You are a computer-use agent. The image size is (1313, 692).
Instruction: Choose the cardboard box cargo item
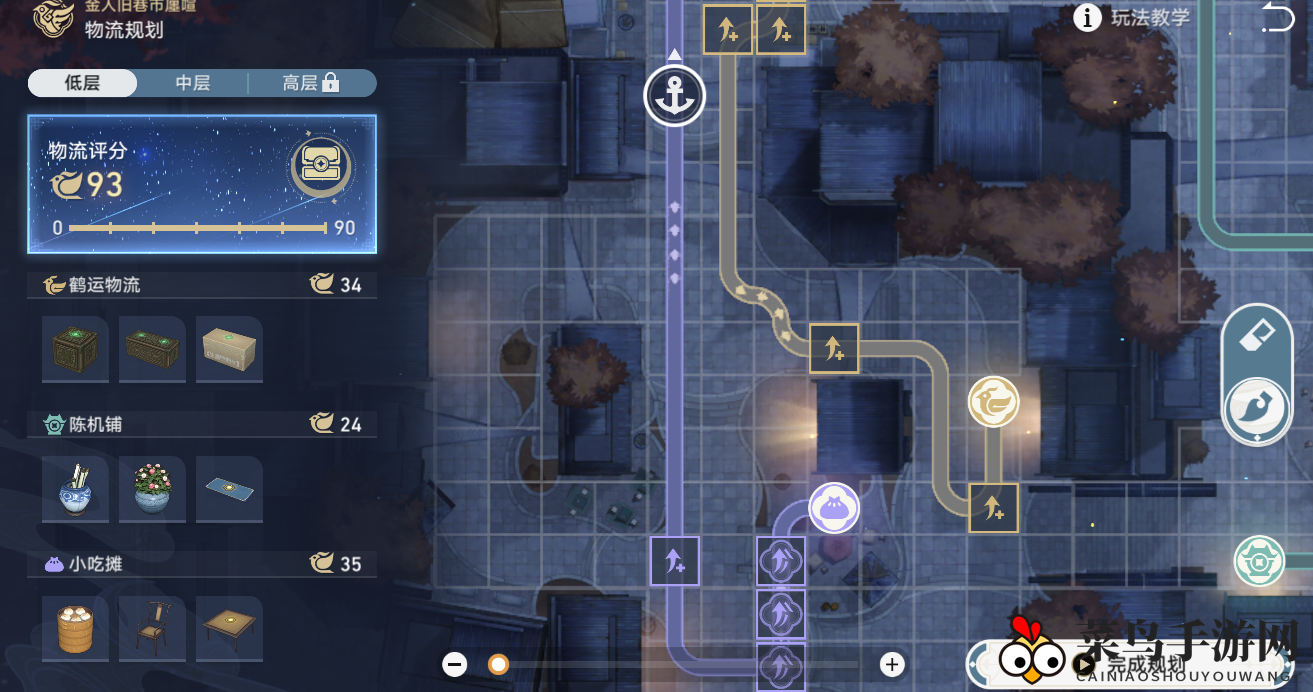(229, 350)
